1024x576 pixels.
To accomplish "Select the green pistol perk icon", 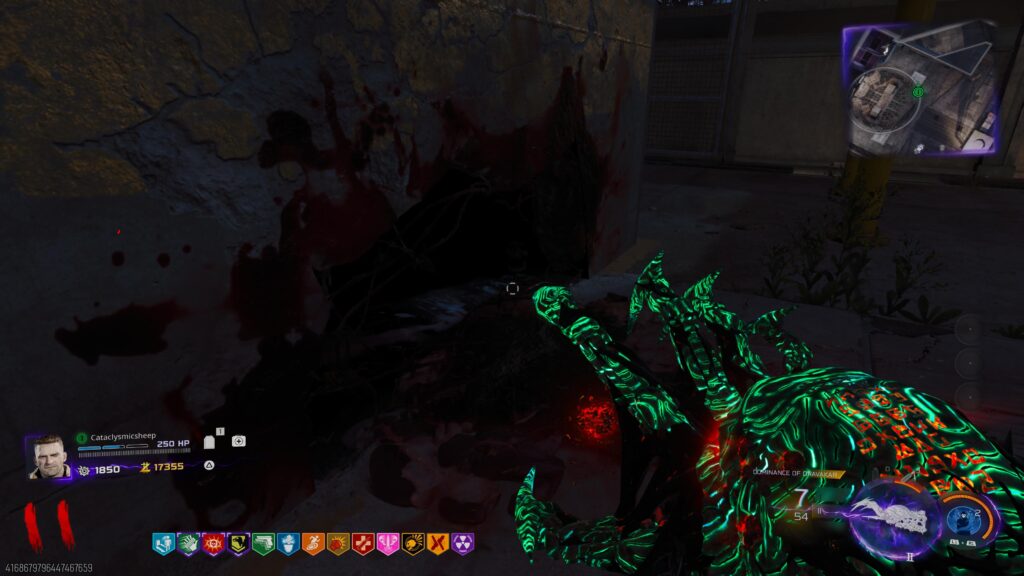I will coord(263,544).
